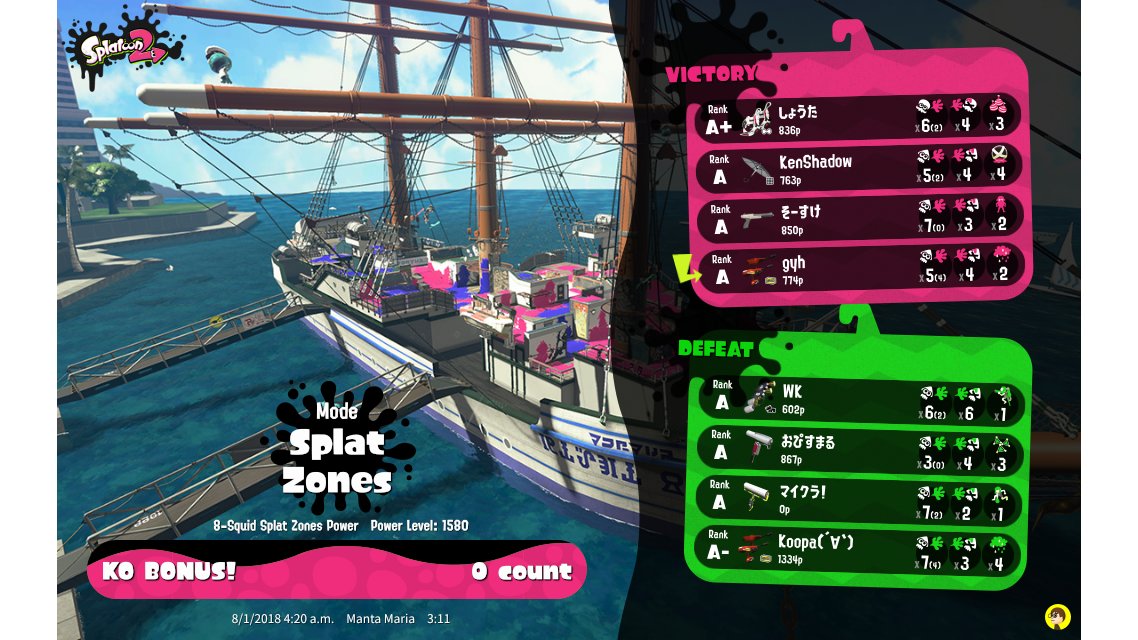The image size is (1138, 640).
Task: Open KenShadow's player row
Action: (860, 168)
